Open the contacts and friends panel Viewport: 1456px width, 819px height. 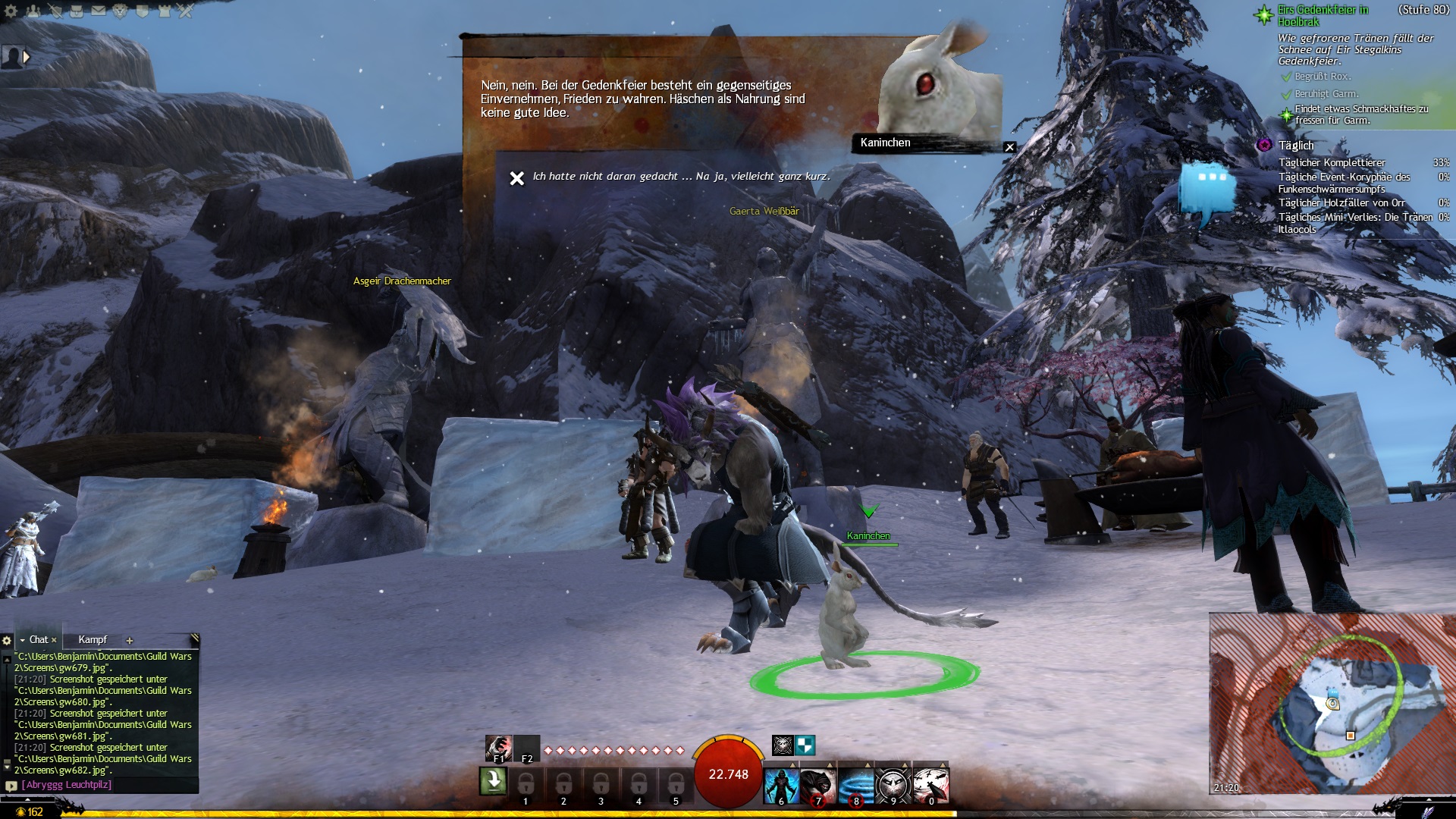point(33,11)
